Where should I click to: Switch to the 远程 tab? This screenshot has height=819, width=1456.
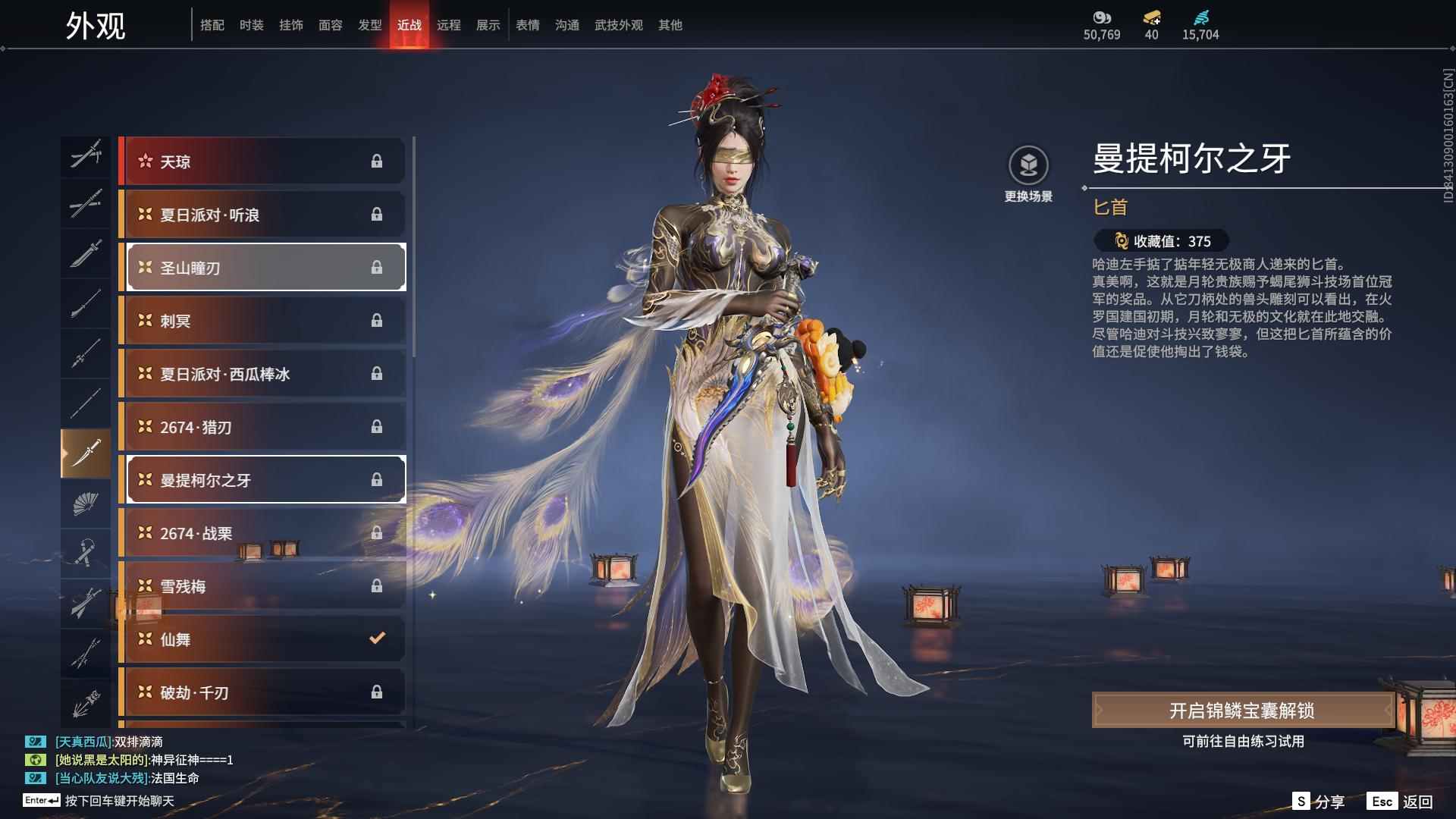click(x=450, y=24)
